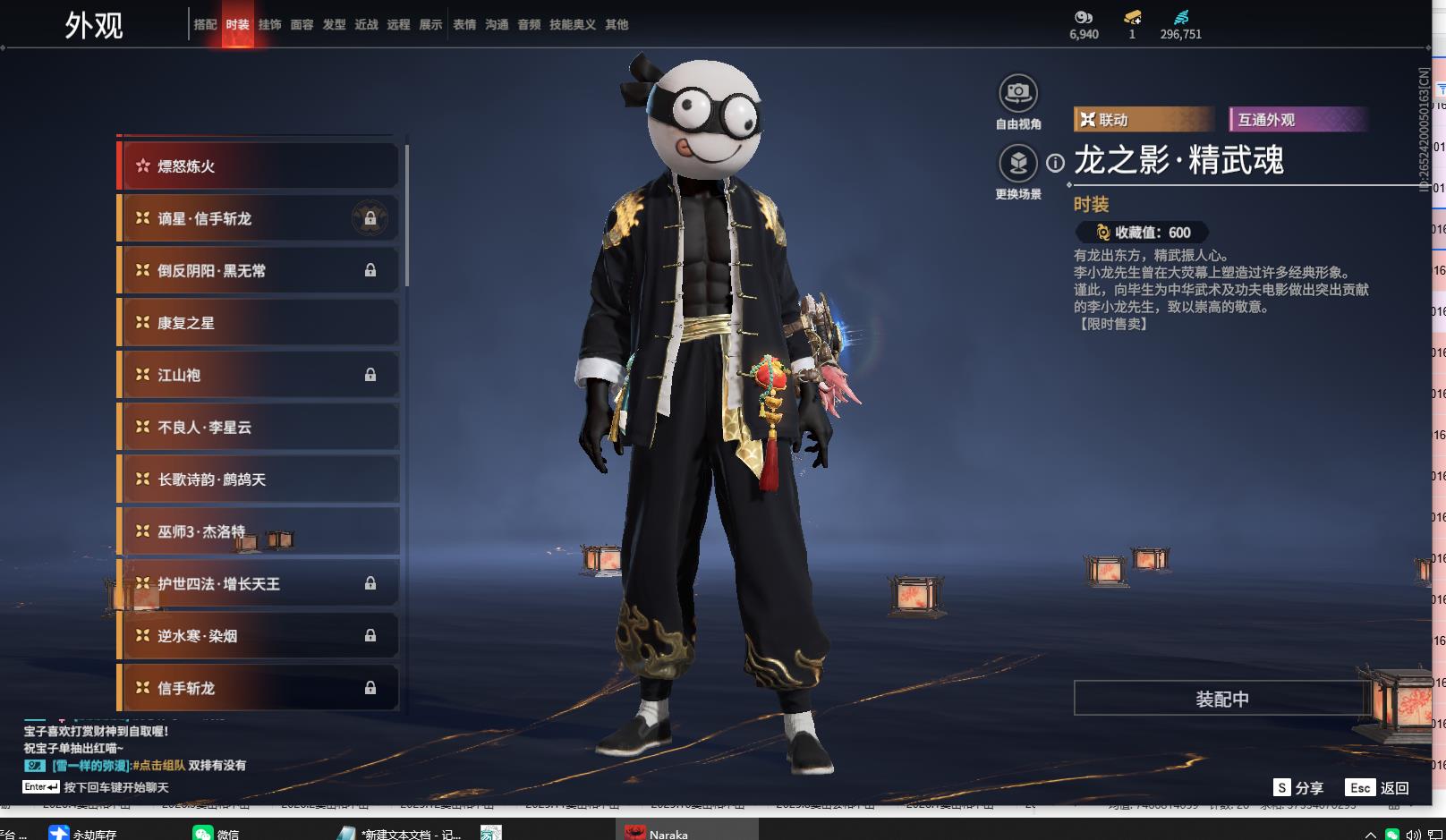Viewport: 1446px width, 840px height.
Task: Show the 表情 tab
Action: click(464, 25)
